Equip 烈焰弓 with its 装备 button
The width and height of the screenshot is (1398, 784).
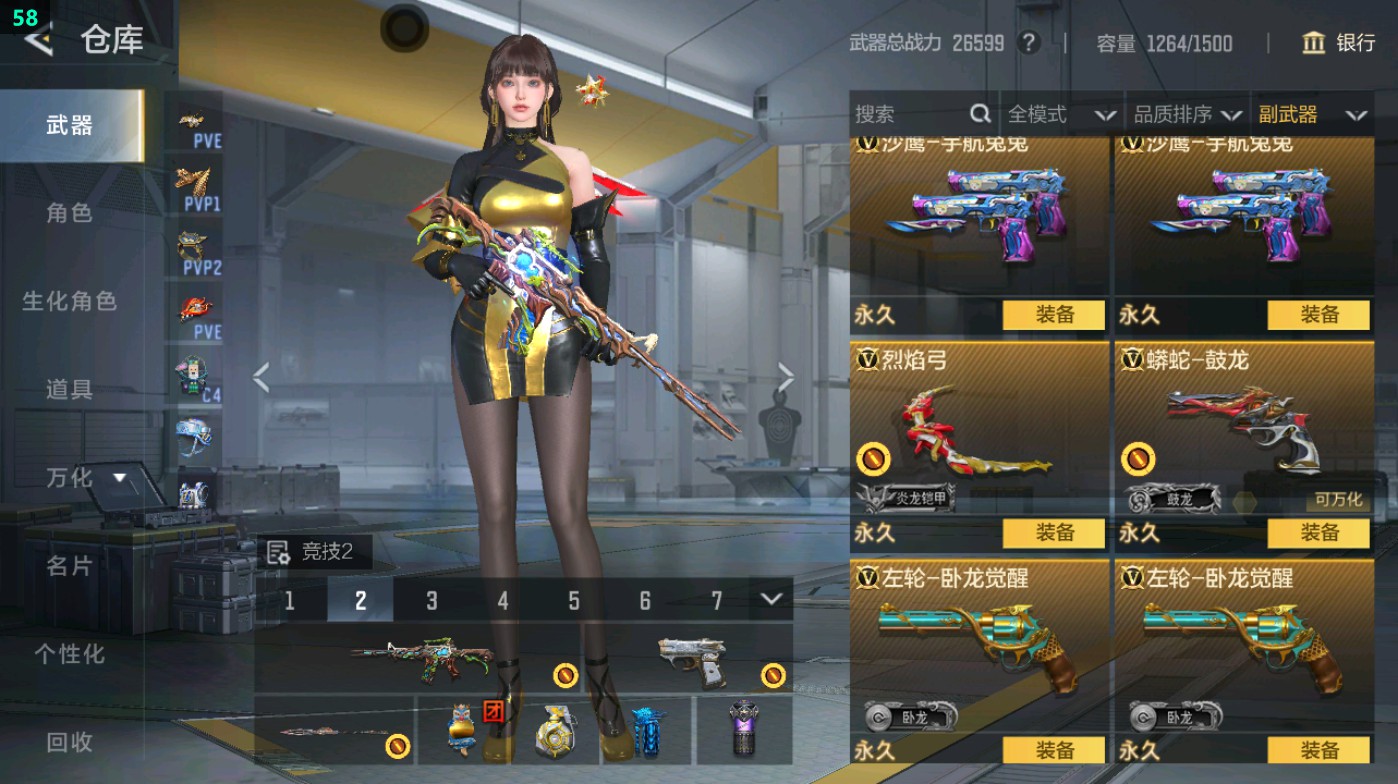point(1053,534)
